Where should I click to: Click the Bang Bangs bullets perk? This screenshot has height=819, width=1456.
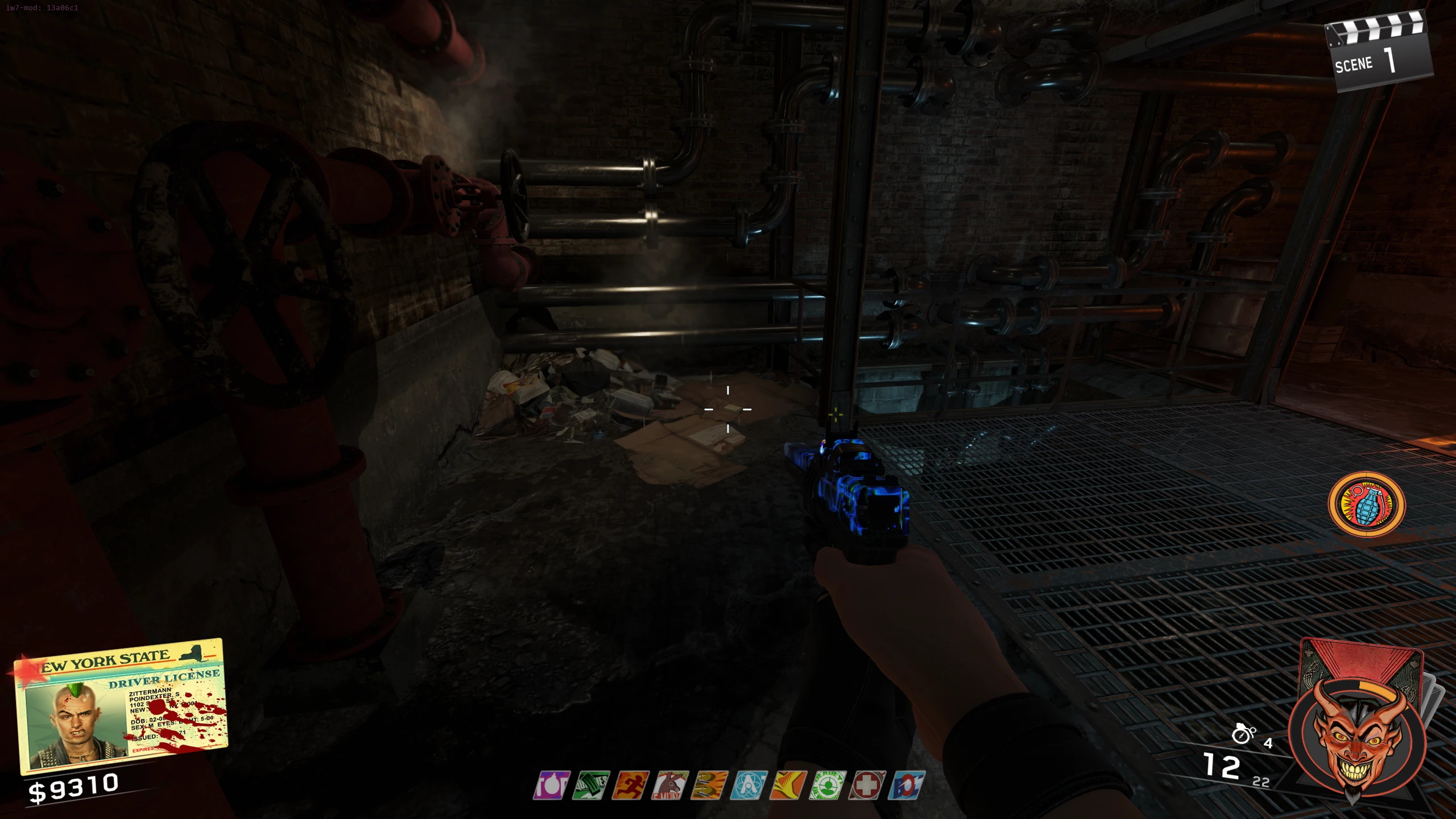709,785
